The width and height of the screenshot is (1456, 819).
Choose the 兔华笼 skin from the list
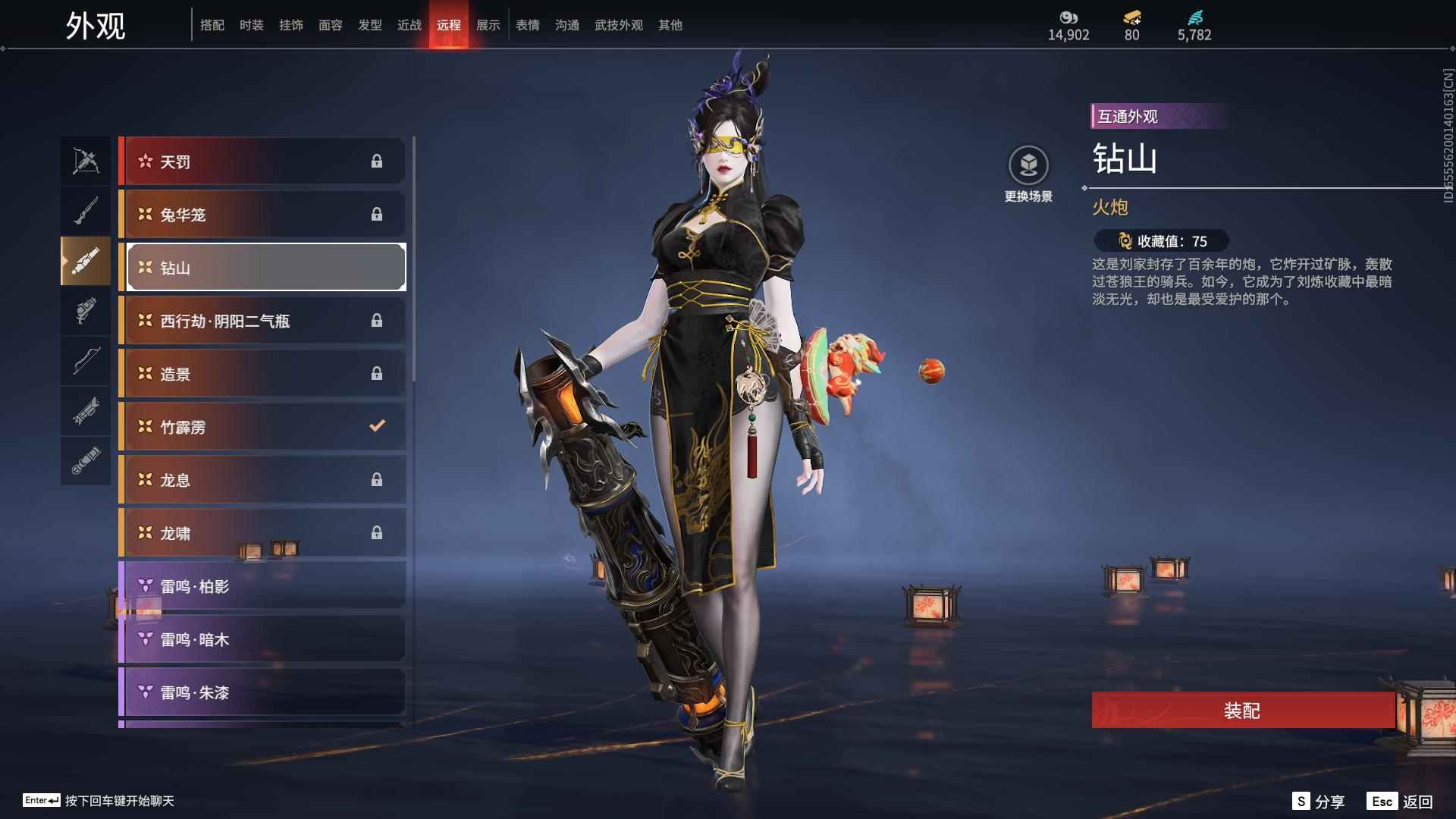(x=262, y=215)
